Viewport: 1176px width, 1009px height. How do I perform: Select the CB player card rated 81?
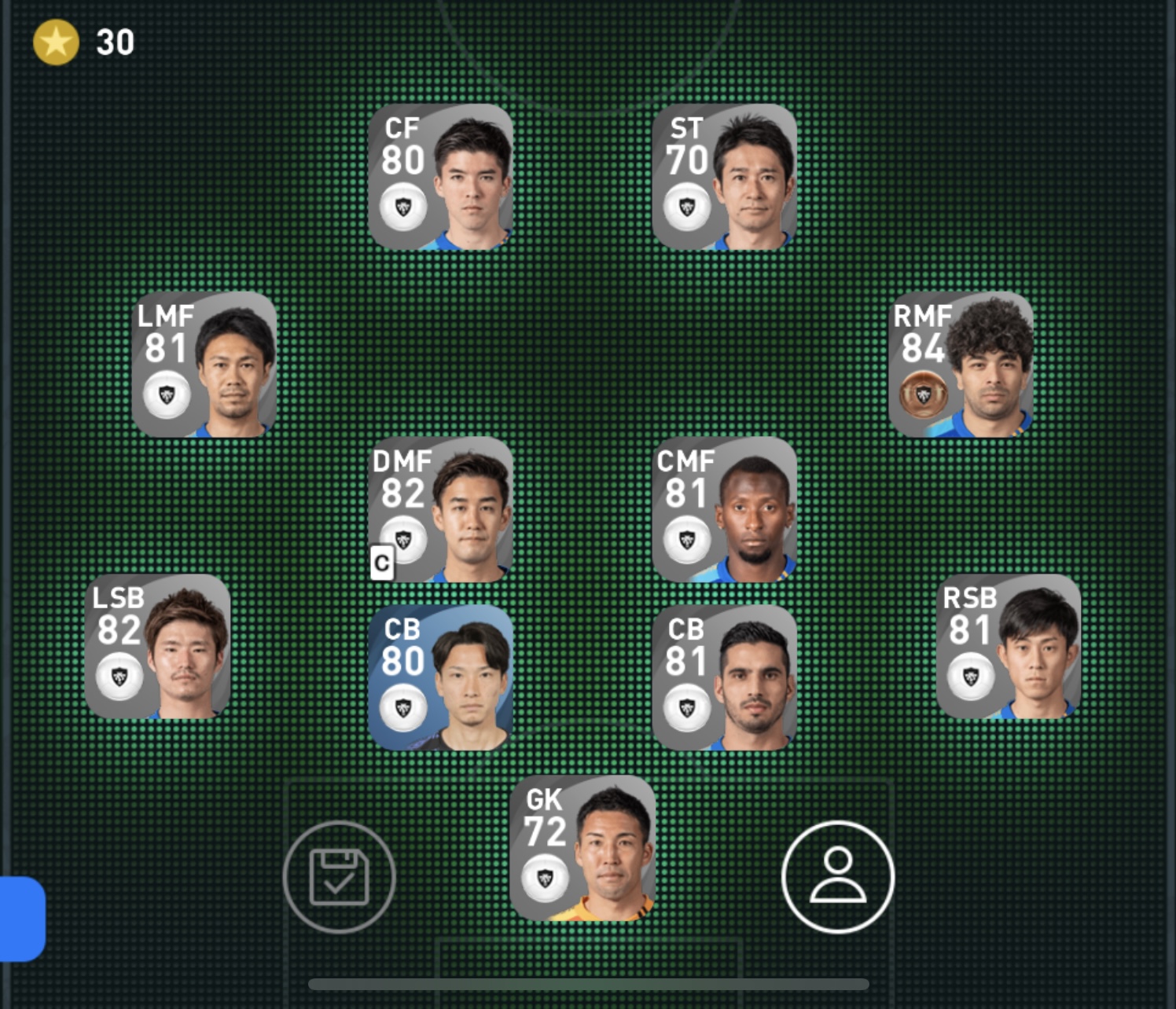[724, 678]
